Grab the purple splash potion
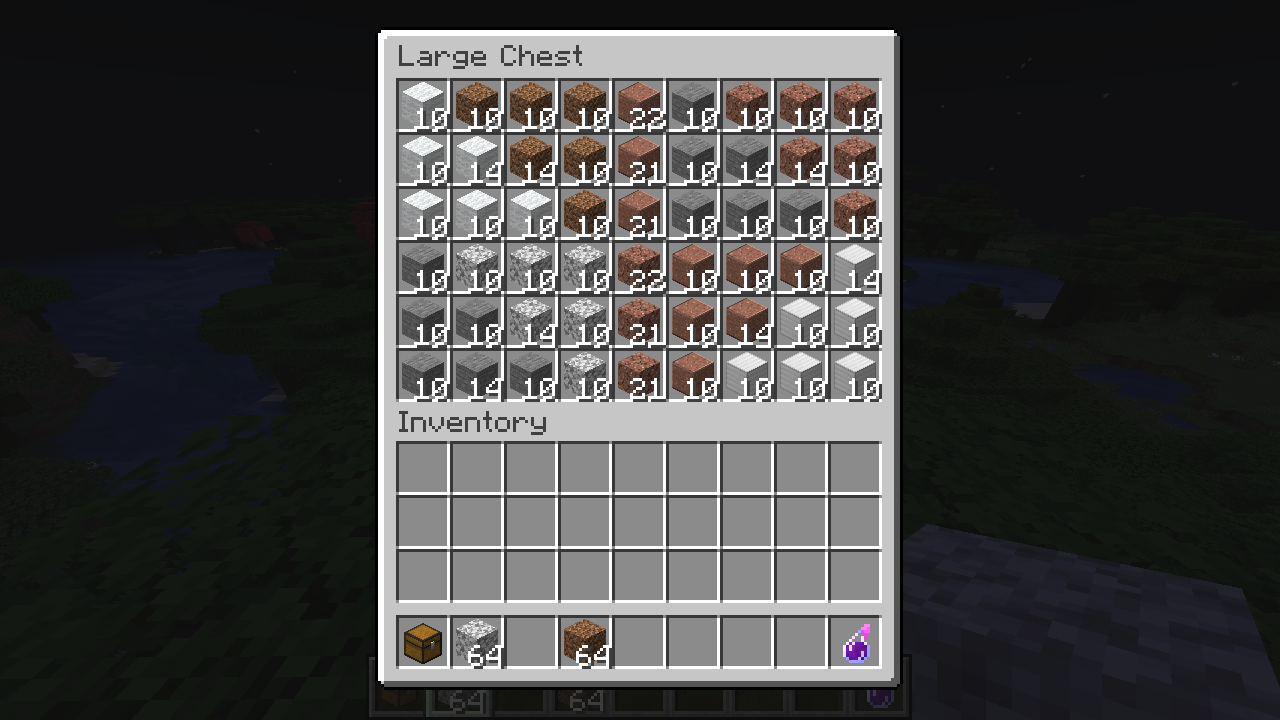 [x=855, y=642]
